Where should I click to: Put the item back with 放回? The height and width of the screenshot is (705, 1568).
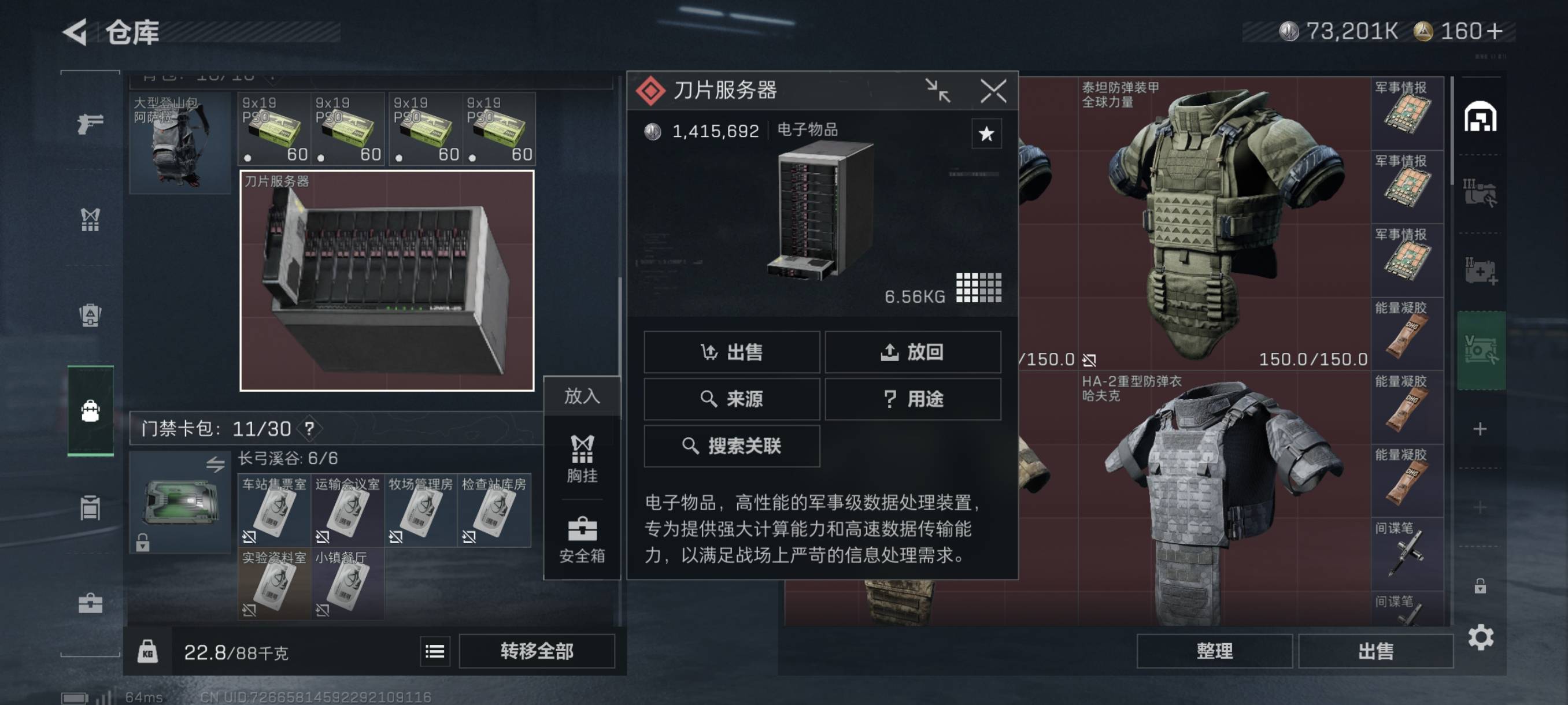tap(912, 351)
